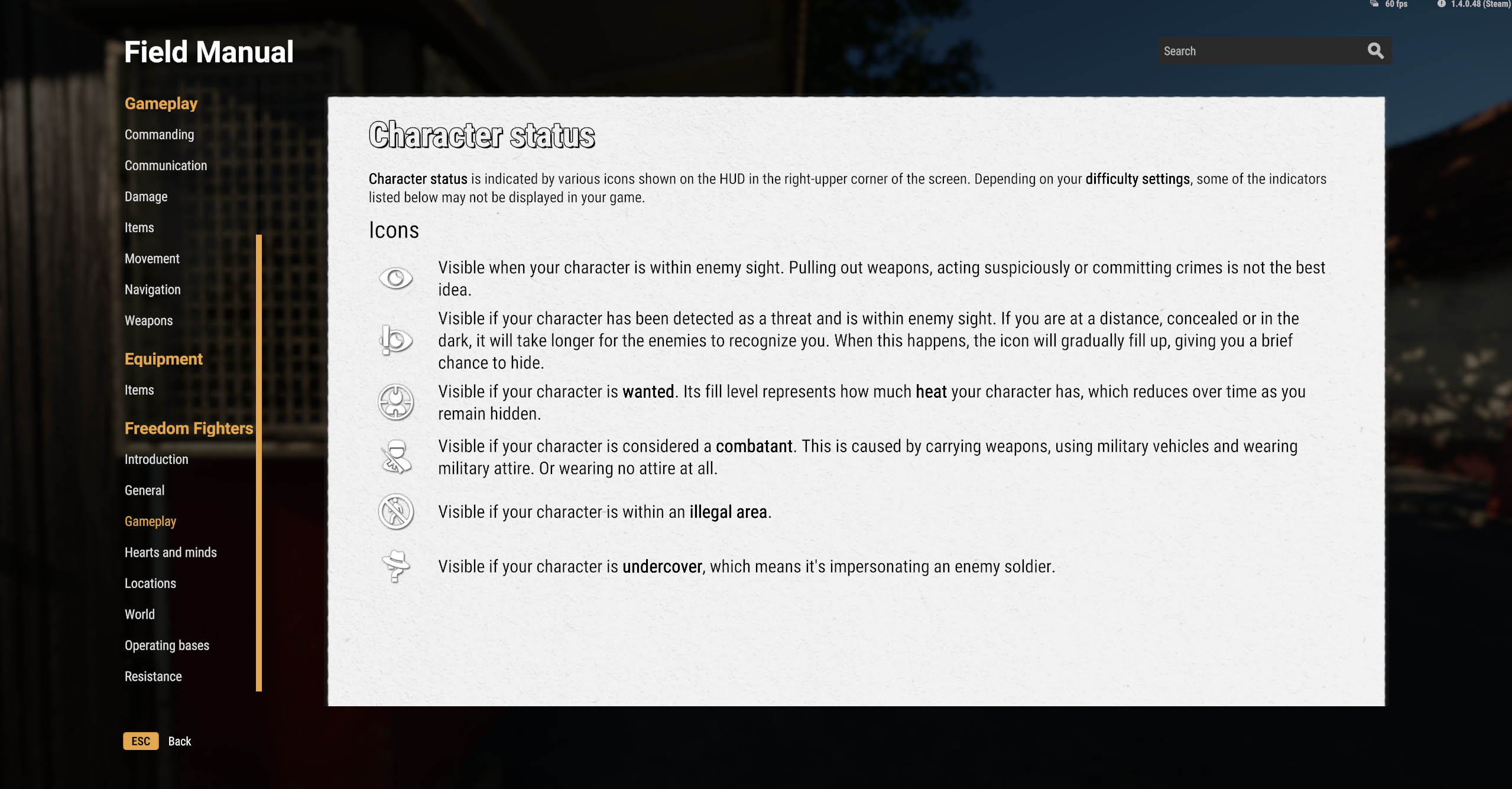Select the undercover hat icon
1512x789 pixels.
396,566
